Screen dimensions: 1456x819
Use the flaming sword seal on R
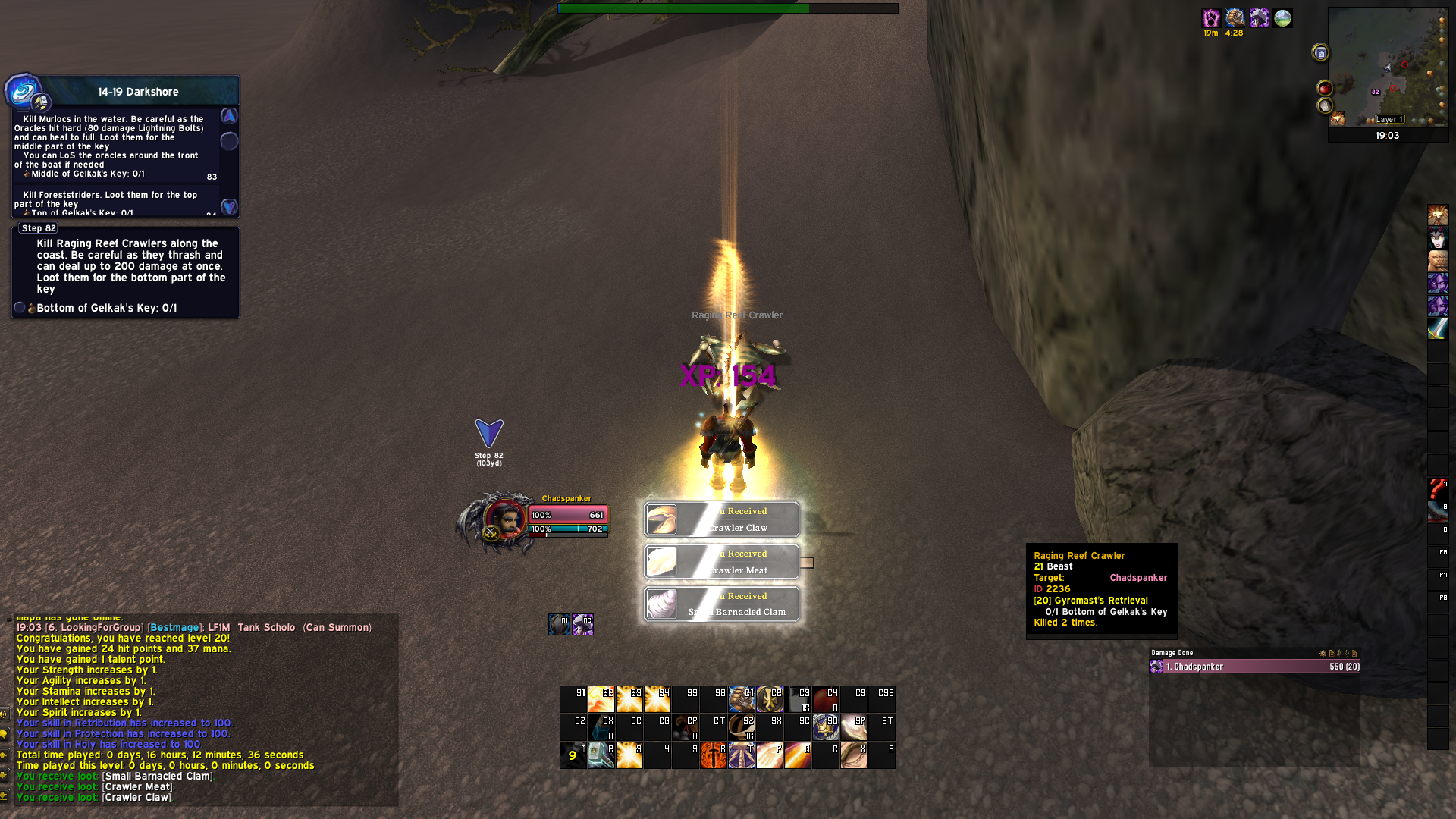tap(713, 755)
